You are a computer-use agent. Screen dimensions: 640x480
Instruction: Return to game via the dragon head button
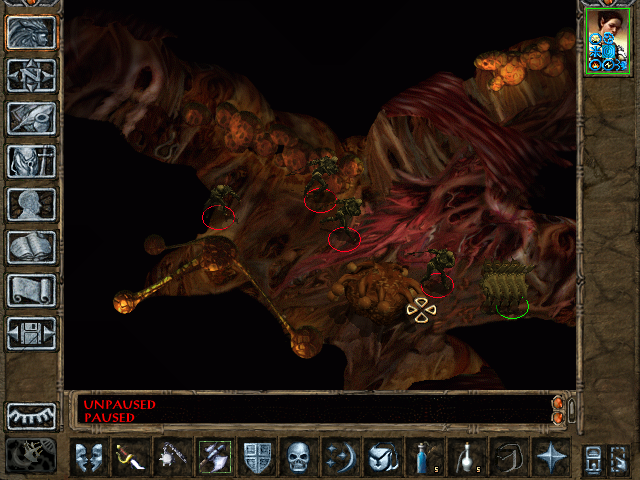pos(31,33)
